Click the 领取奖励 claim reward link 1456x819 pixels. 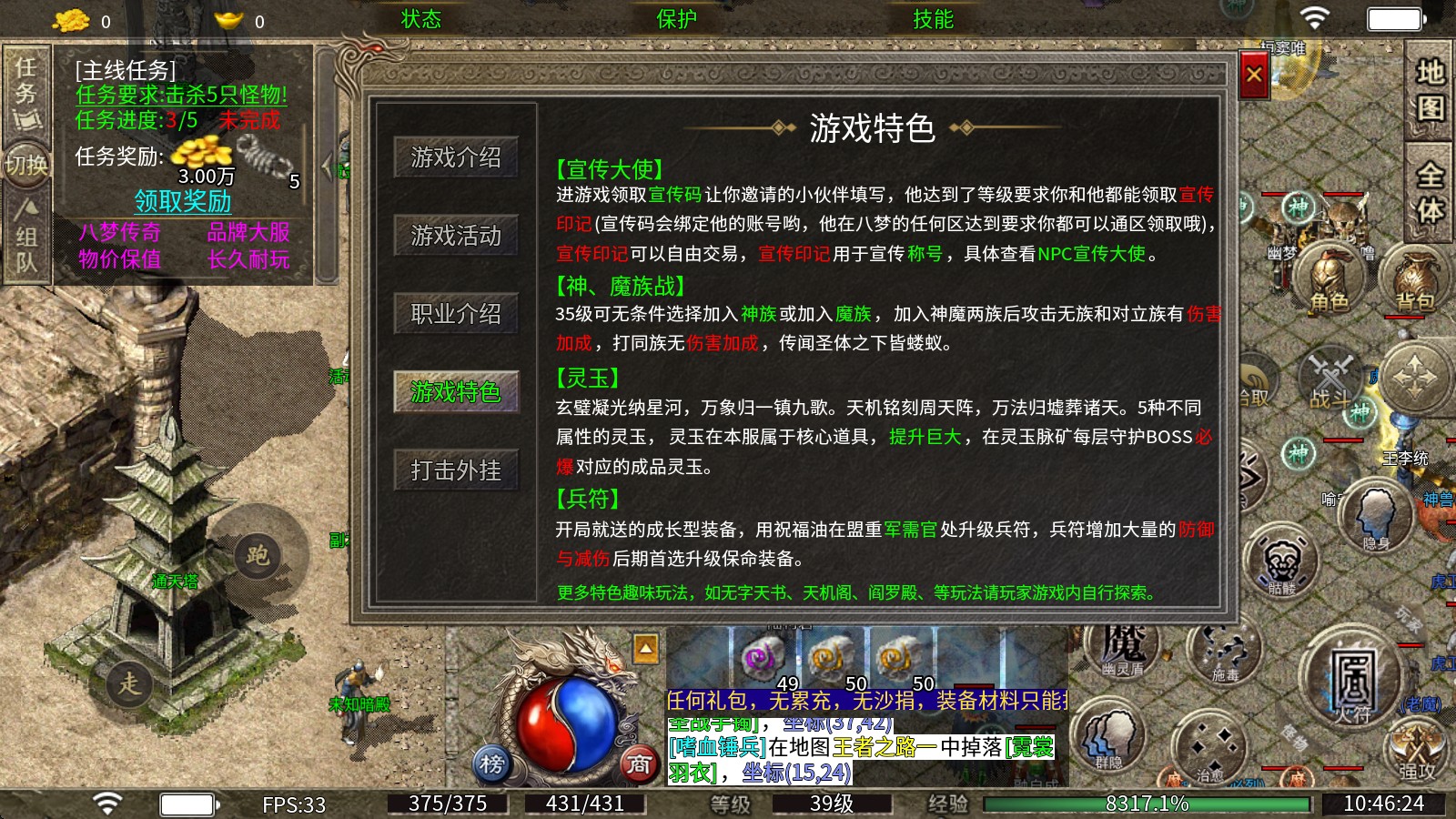(x=184, y=200)
